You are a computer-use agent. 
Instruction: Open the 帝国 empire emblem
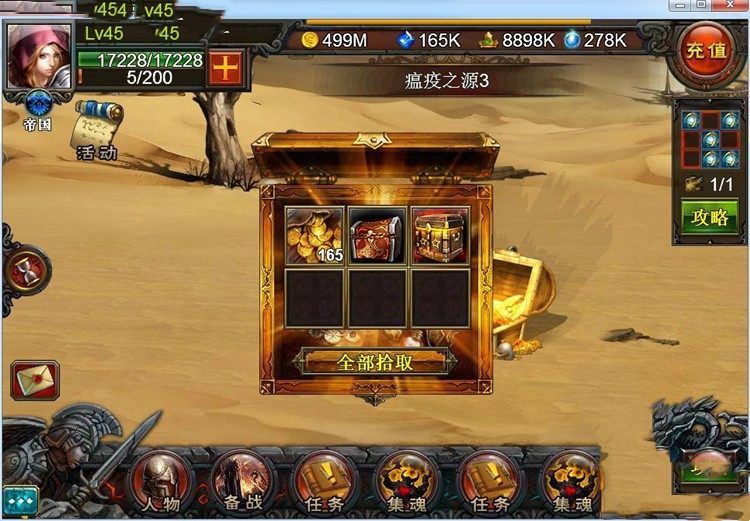(39, 108)
